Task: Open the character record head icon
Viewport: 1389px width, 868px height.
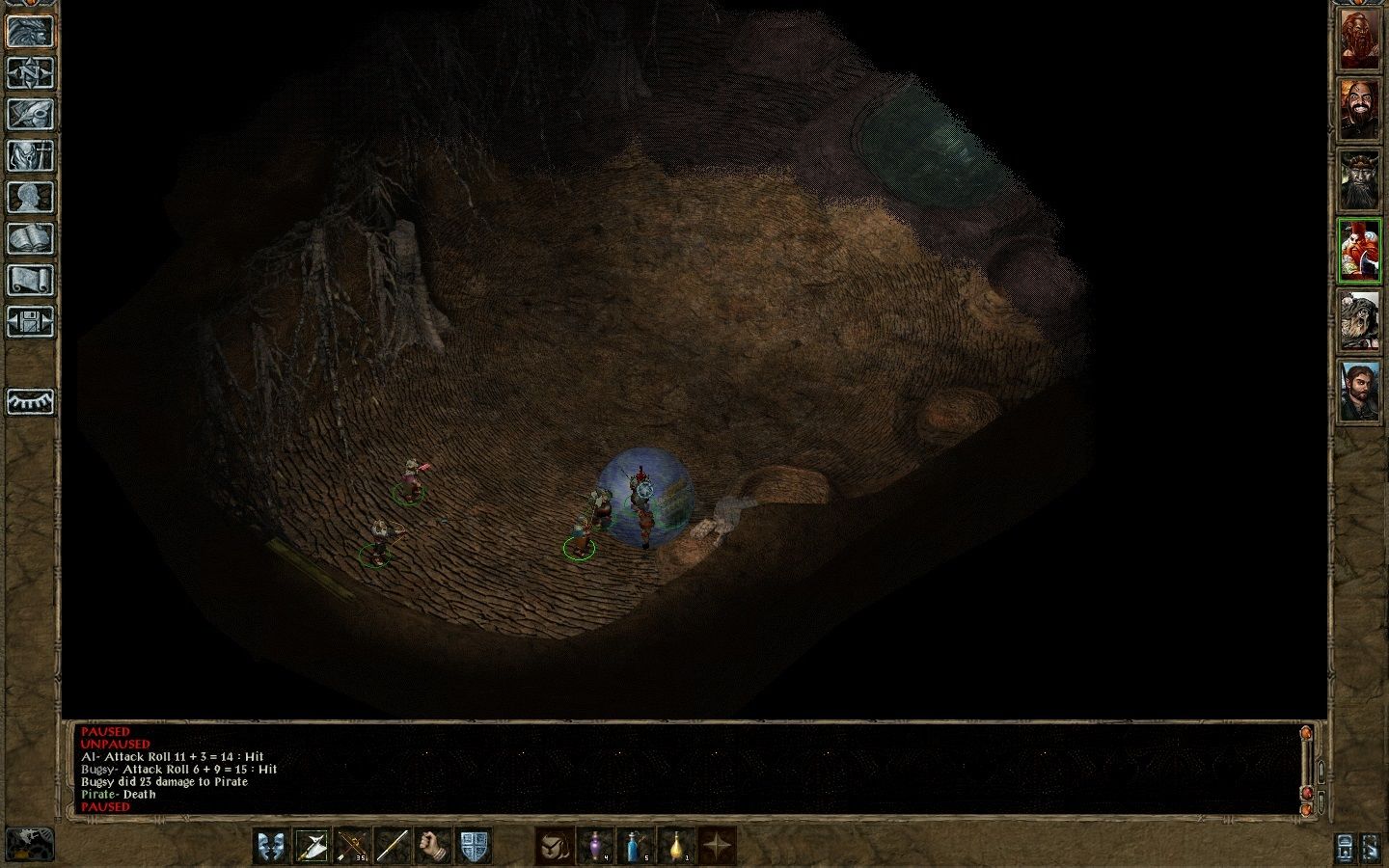Action: (x=30, y=197)
